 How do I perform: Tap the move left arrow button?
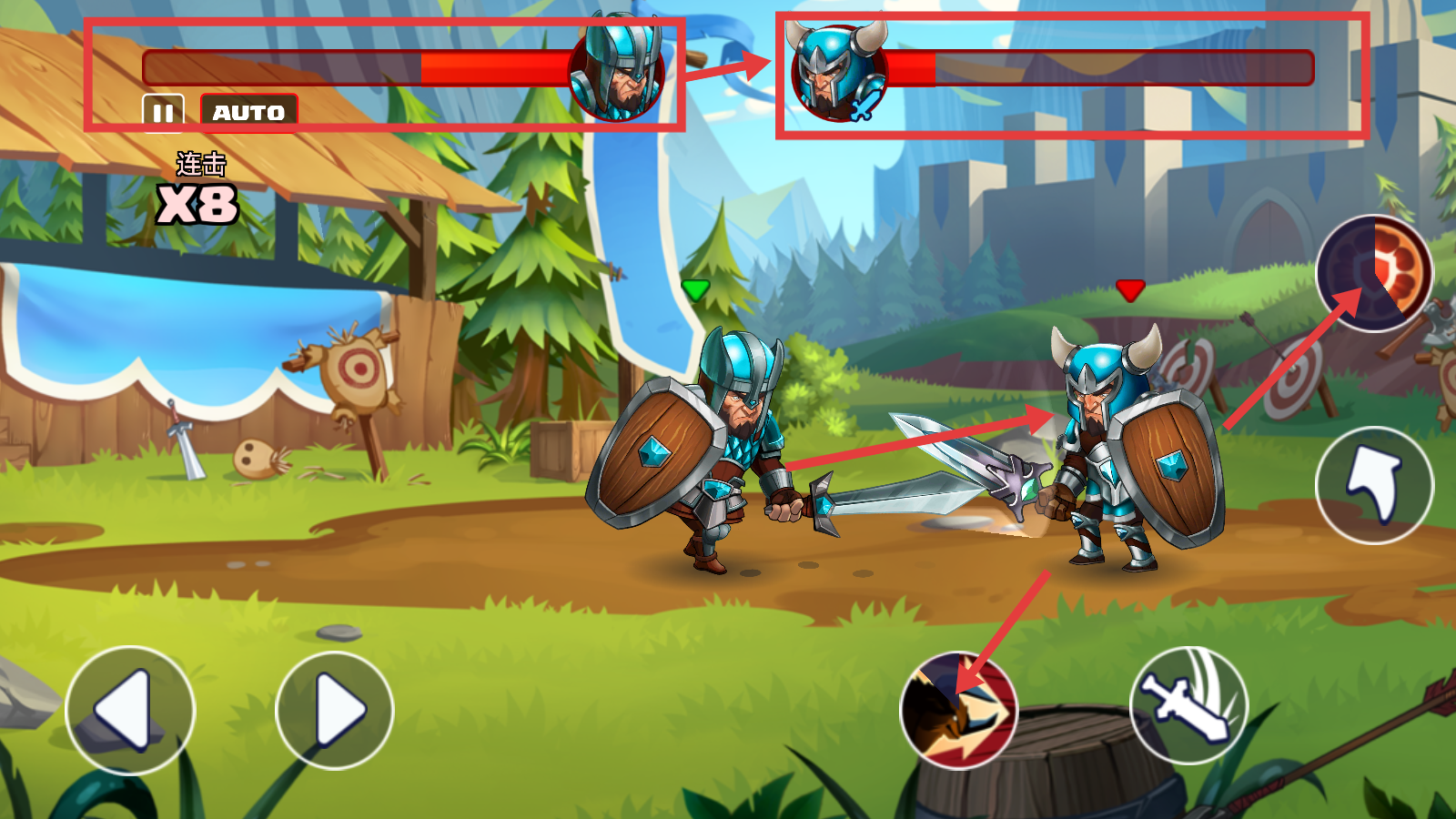click(x=130, y=711)
